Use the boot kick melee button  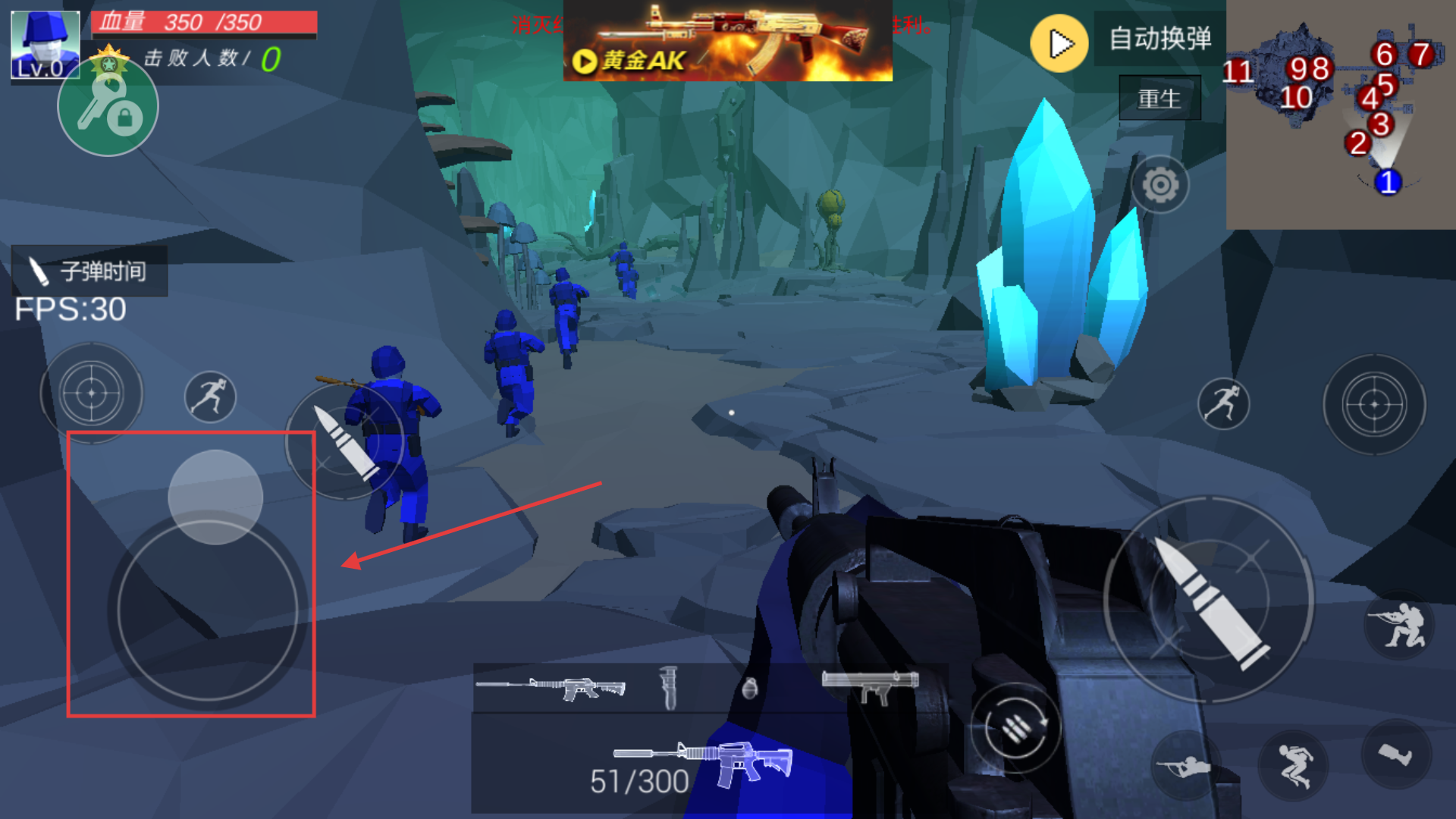pyautogui.click(x=1395, y=754)
